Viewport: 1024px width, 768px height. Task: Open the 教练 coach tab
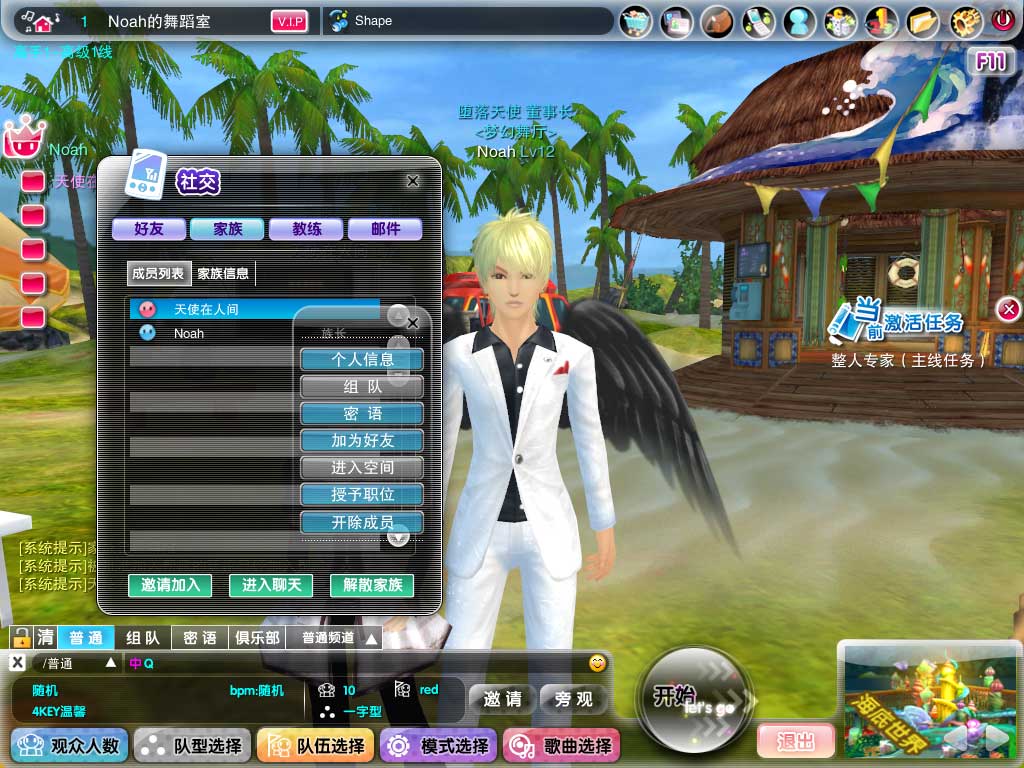[307, 229]
